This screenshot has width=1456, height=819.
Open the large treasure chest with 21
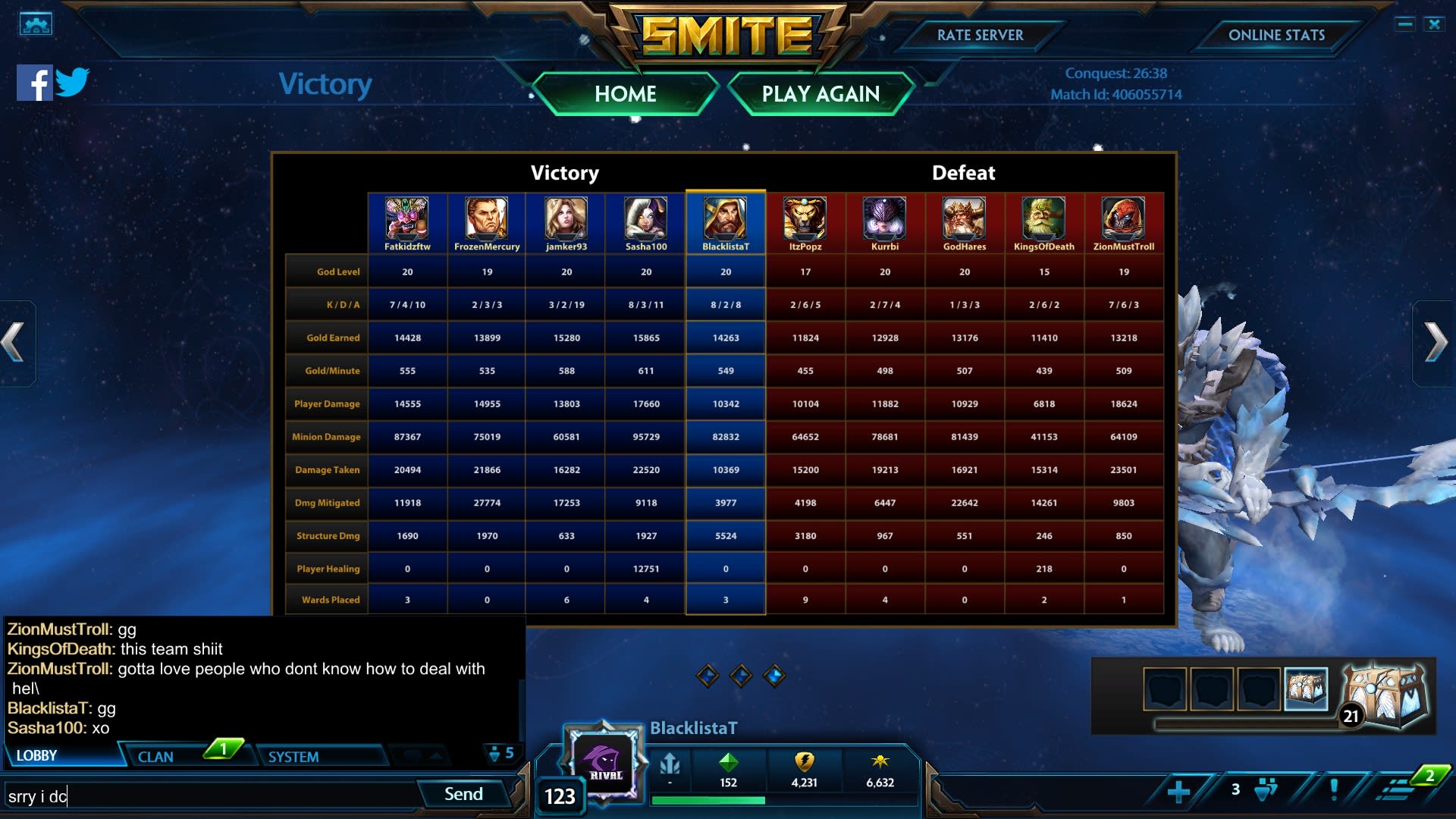(x=1384, y=695)
